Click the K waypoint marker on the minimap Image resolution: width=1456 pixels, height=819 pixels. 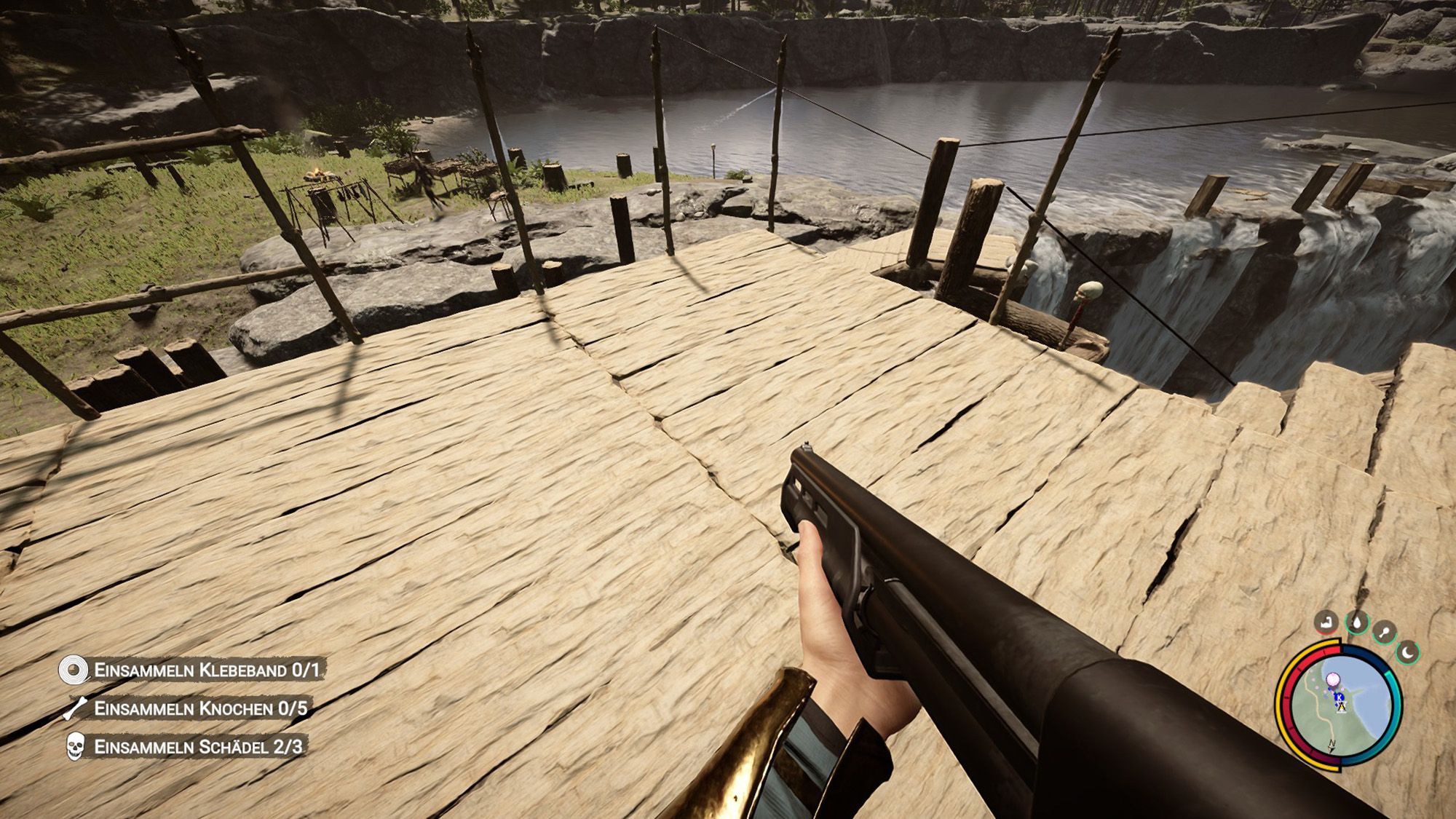tap(1339, 697)
